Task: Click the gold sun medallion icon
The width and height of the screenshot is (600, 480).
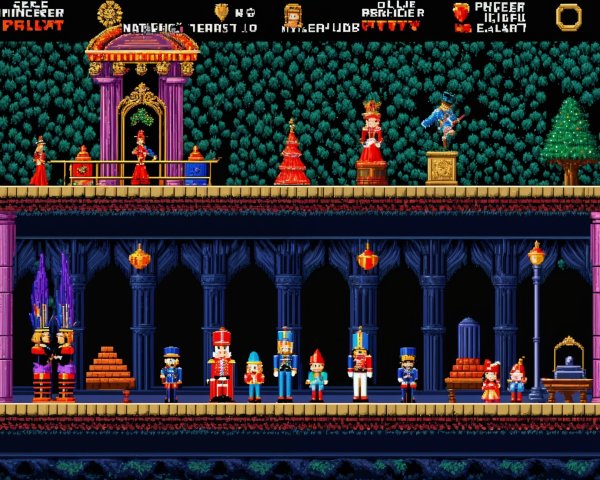Action: point(110,13)
